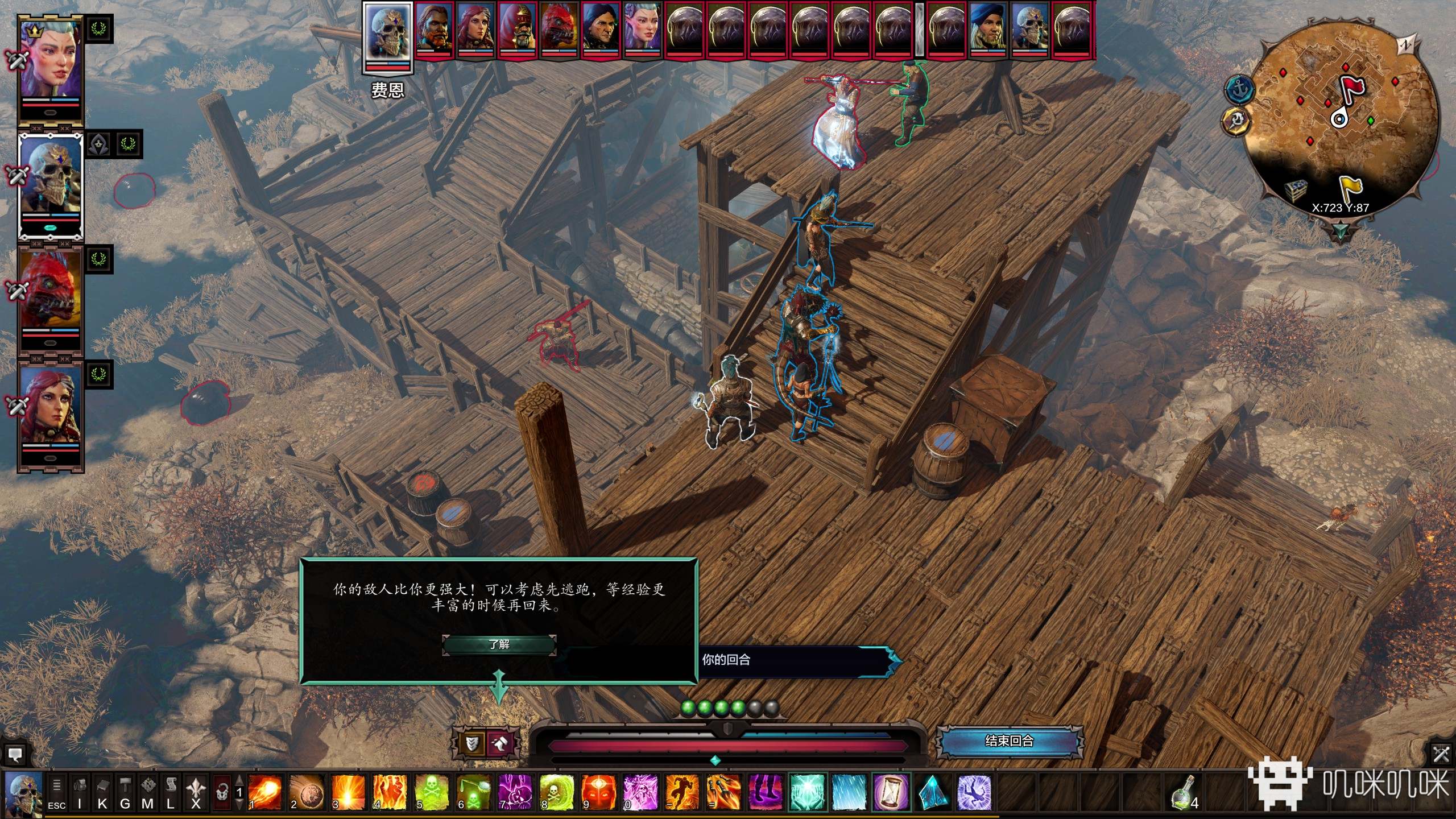End the turn with 结束回合

[1009, 741]
